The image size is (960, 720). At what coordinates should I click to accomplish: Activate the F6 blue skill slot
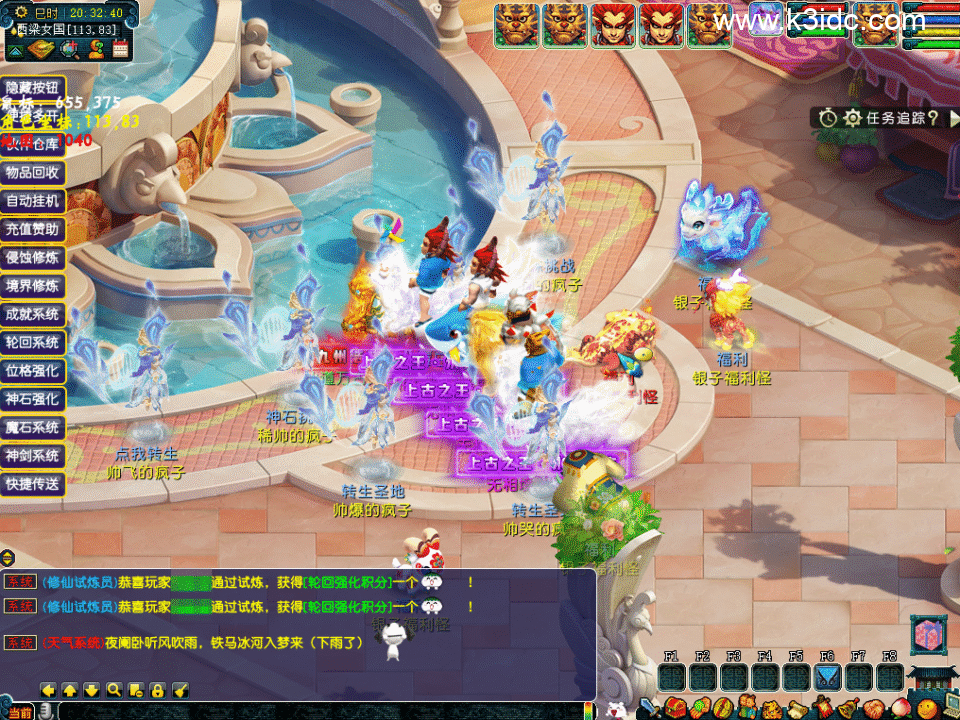(827, 677)
